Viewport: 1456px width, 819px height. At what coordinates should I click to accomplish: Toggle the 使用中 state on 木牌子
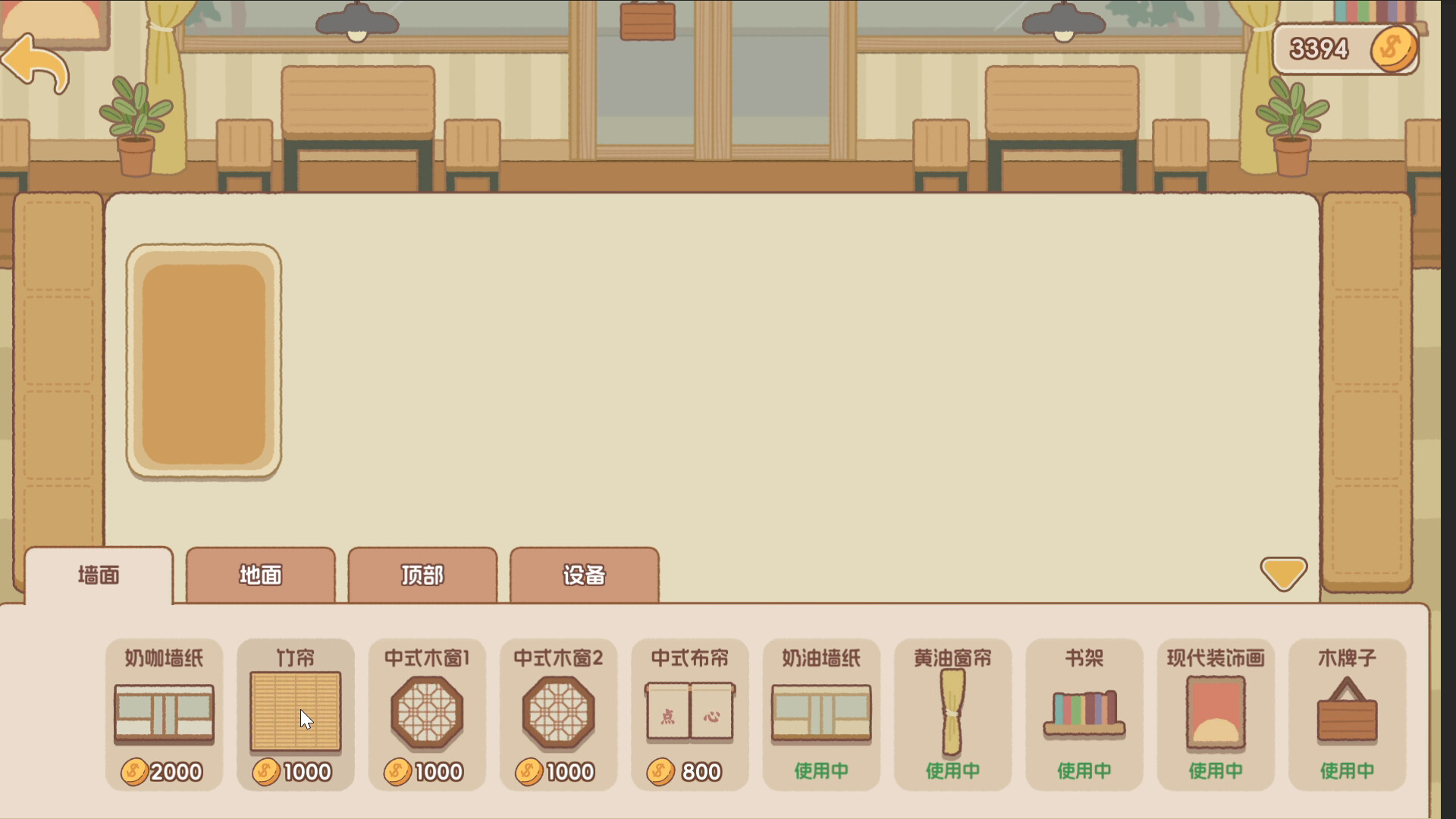click(x=1348, y=769)
